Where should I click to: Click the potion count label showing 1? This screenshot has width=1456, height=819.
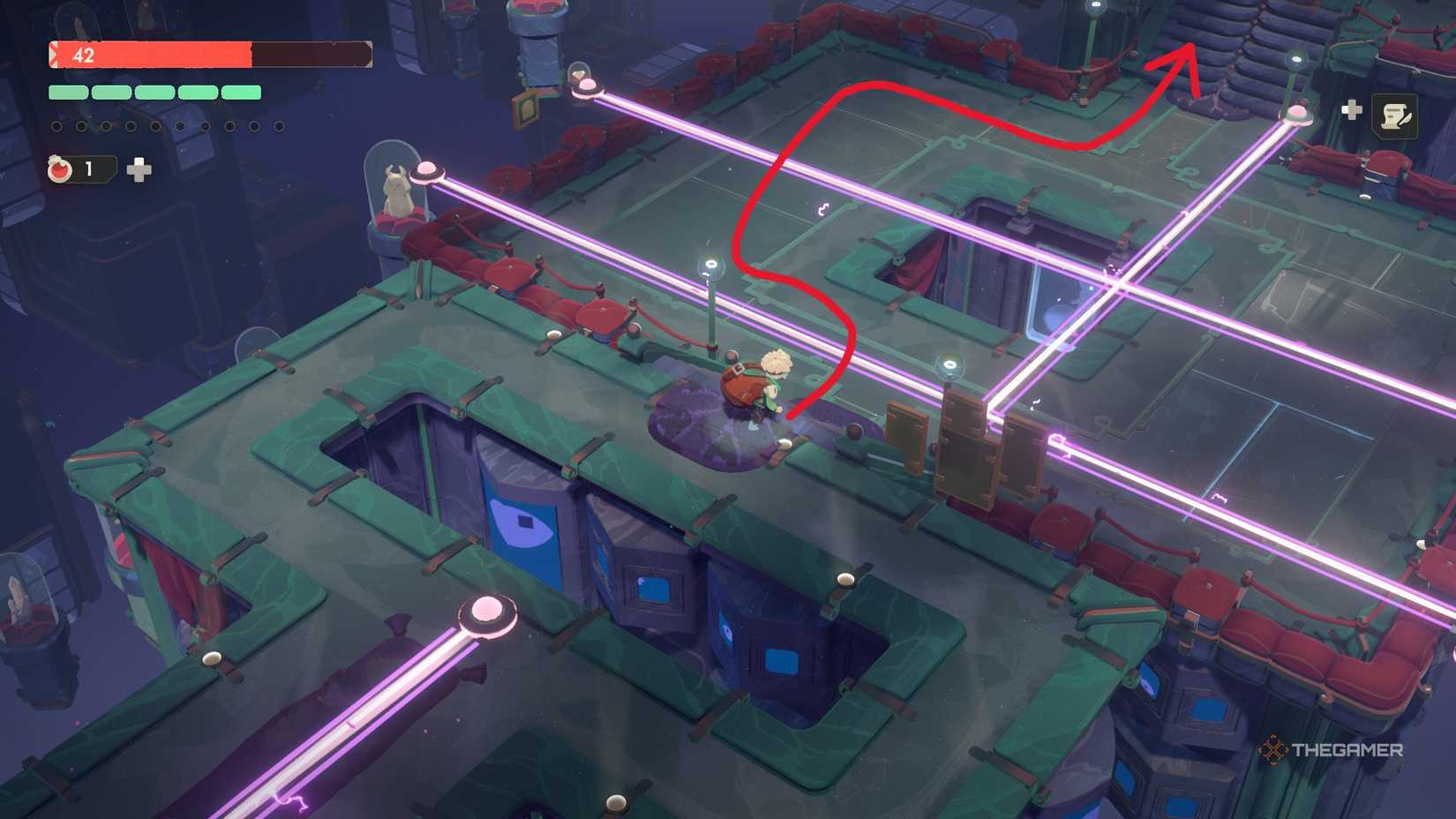click(x=88, y=170)
